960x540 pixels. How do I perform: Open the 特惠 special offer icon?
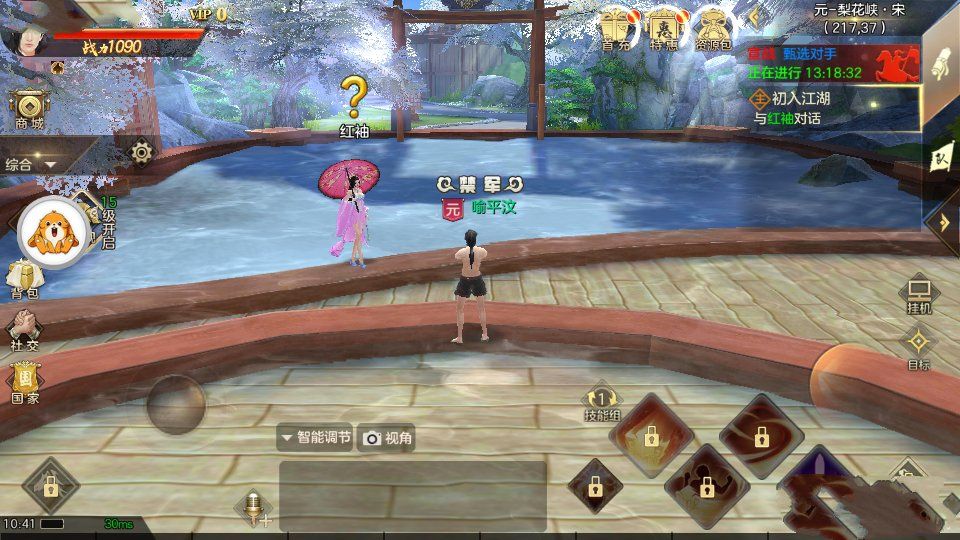coord(663,28)
